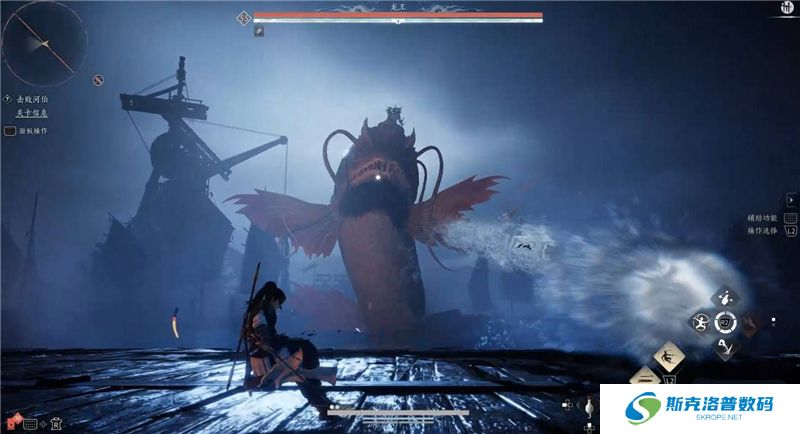Click the status icon under boss bar
Image resolution: width=800 pixels, height=434 pixels.
click(x=258, y=31)
